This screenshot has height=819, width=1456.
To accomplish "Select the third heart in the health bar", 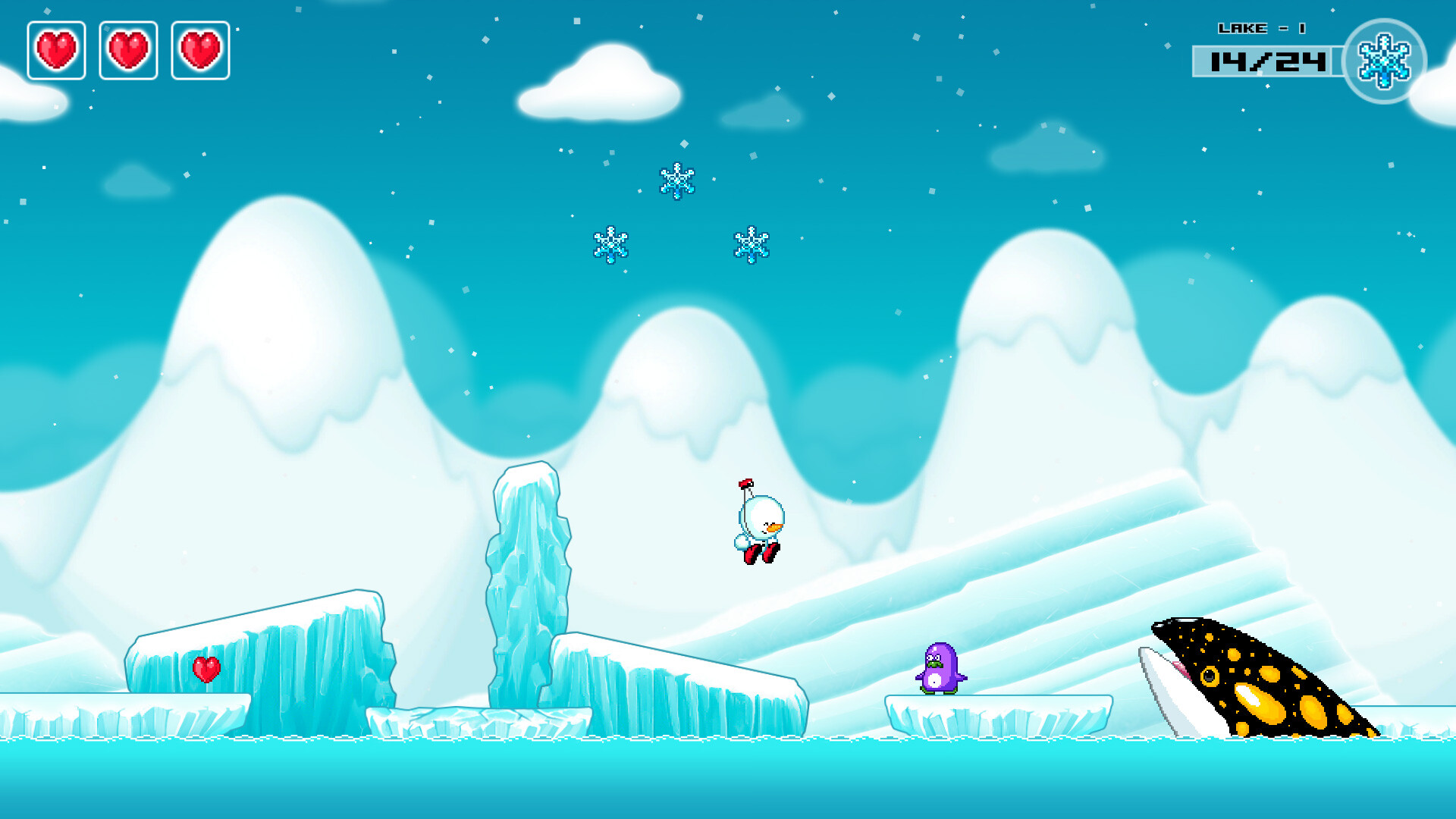I will [201, 49].
